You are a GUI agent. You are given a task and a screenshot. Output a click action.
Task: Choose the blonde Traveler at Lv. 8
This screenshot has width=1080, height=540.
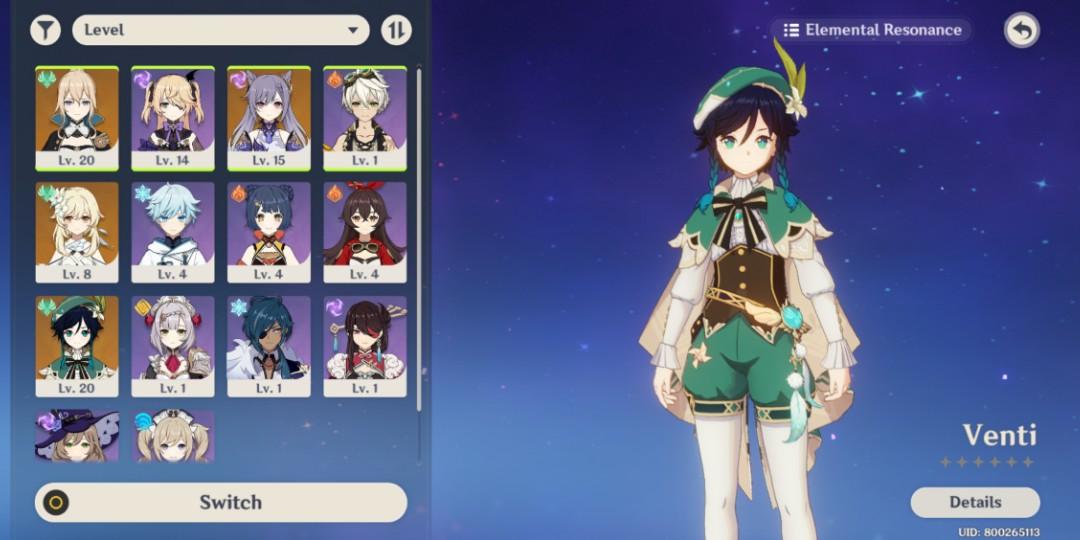pos(77,232)
